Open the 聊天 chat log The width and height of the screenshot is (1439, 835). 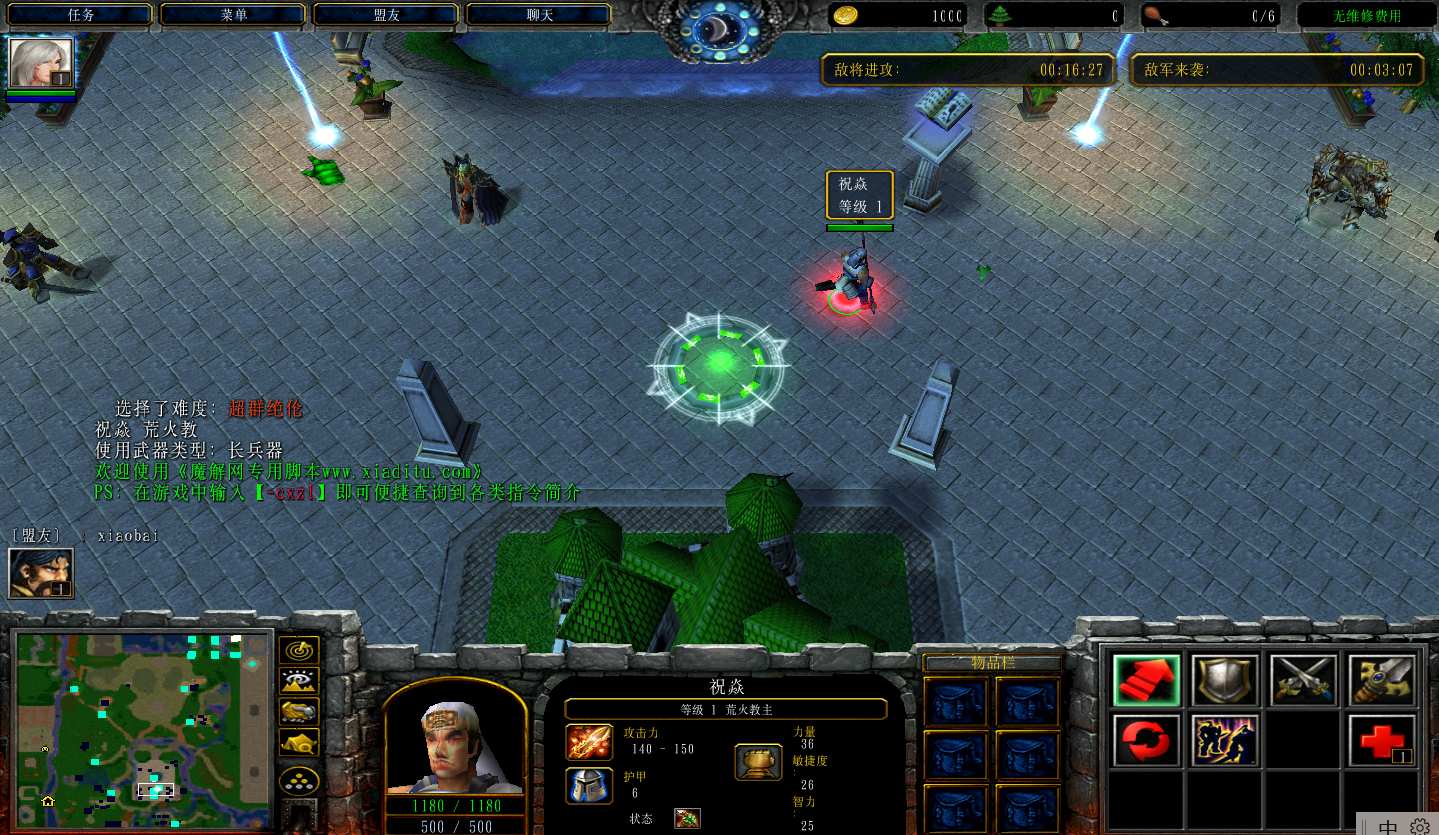point(539,15)
